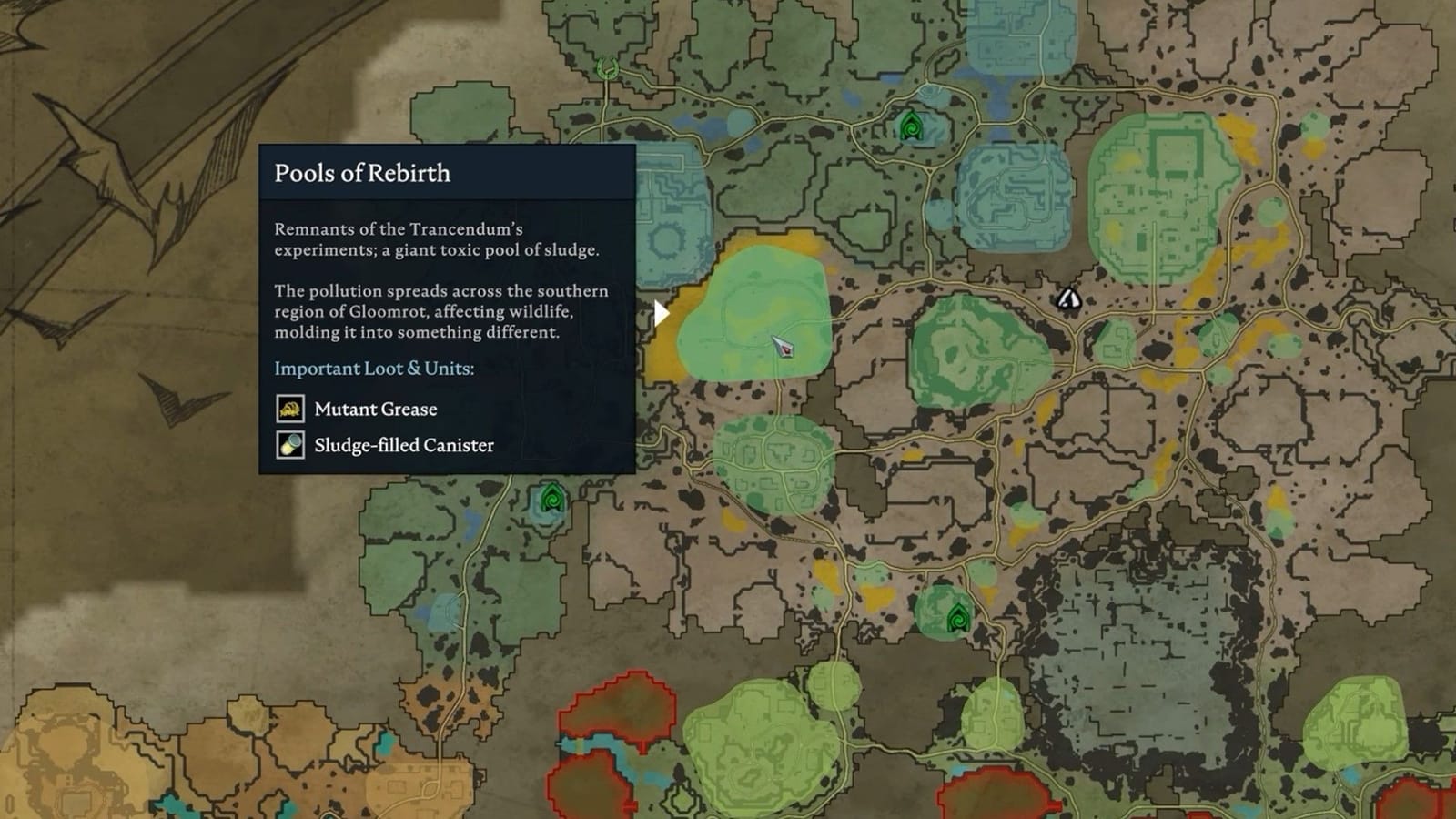Select the Sludge-filled Canister text label
1456x819 pixels.
tap(402, 445)
